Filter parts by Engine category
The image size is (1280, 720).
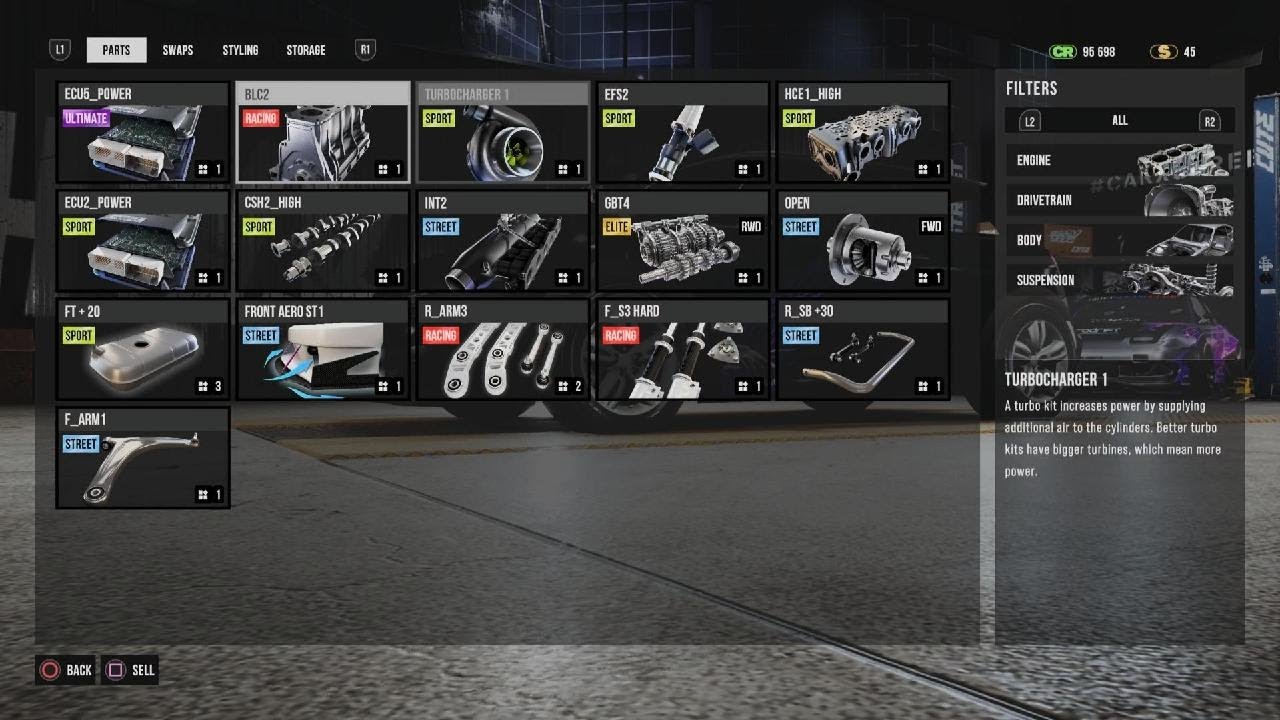[1119, 160]
